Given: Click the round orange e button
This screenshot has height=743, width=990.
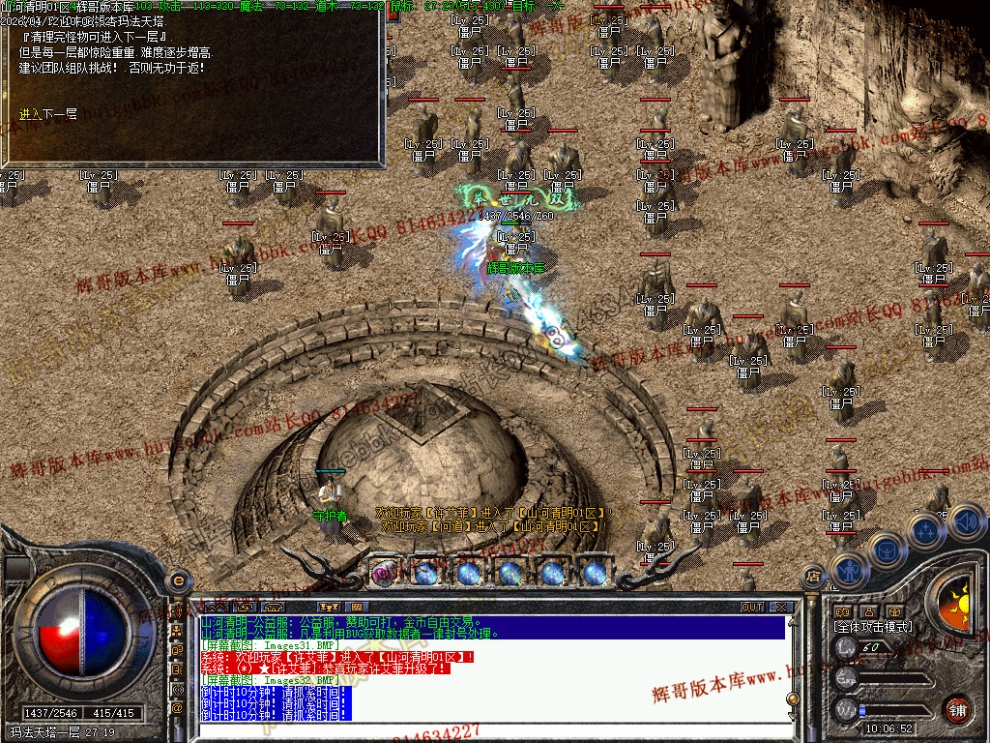Looking at the screenshot, I should click(178, 579).
